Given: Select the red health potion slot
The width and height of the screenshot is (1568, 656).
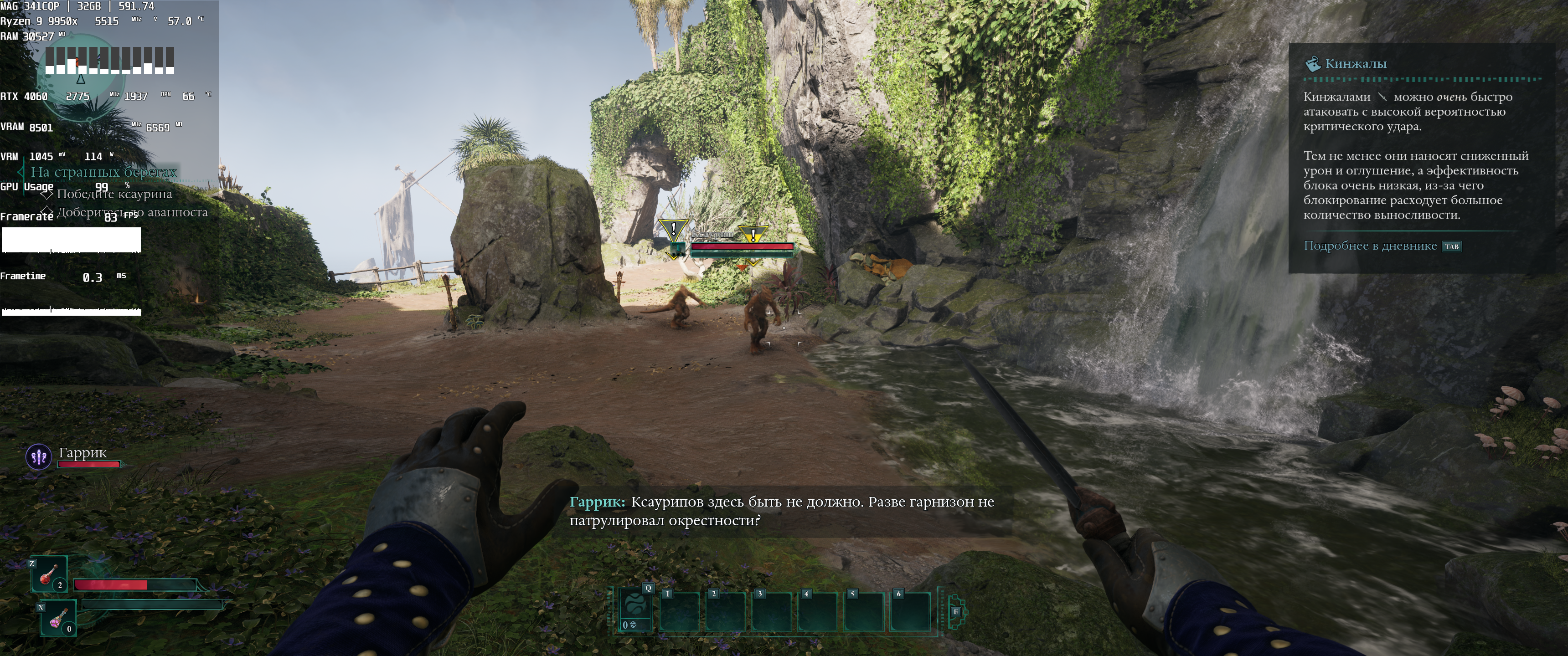Looking at the screenshot, I should pyautogui.click(x=49, y=574).
